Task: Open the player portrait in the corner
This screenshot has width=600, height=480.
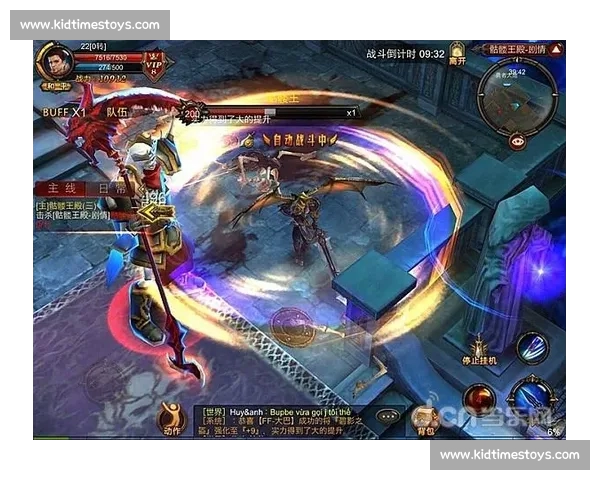Action: [56, 62]
